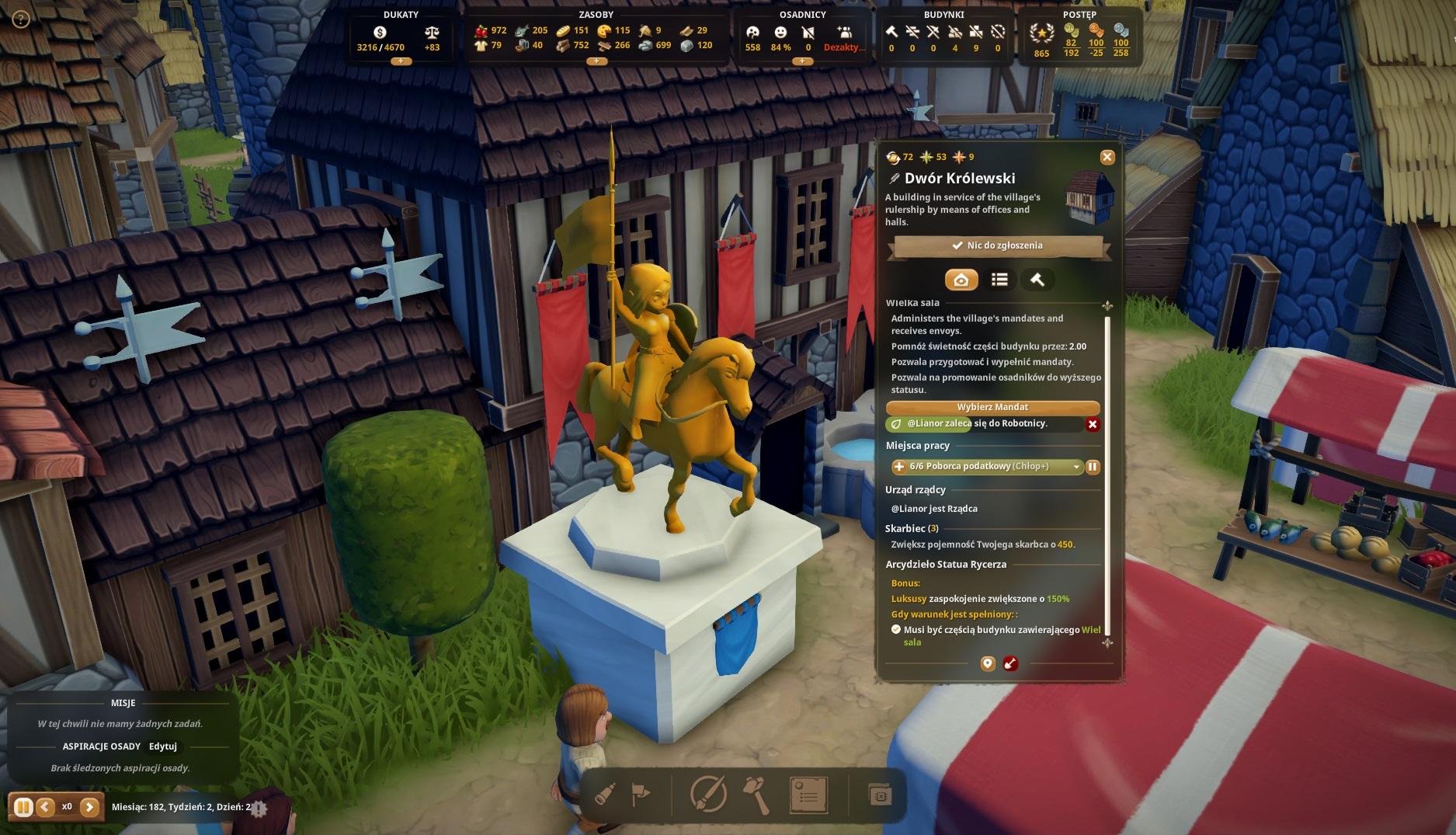
Task: Toggle the game pause button
Action: 23,807
